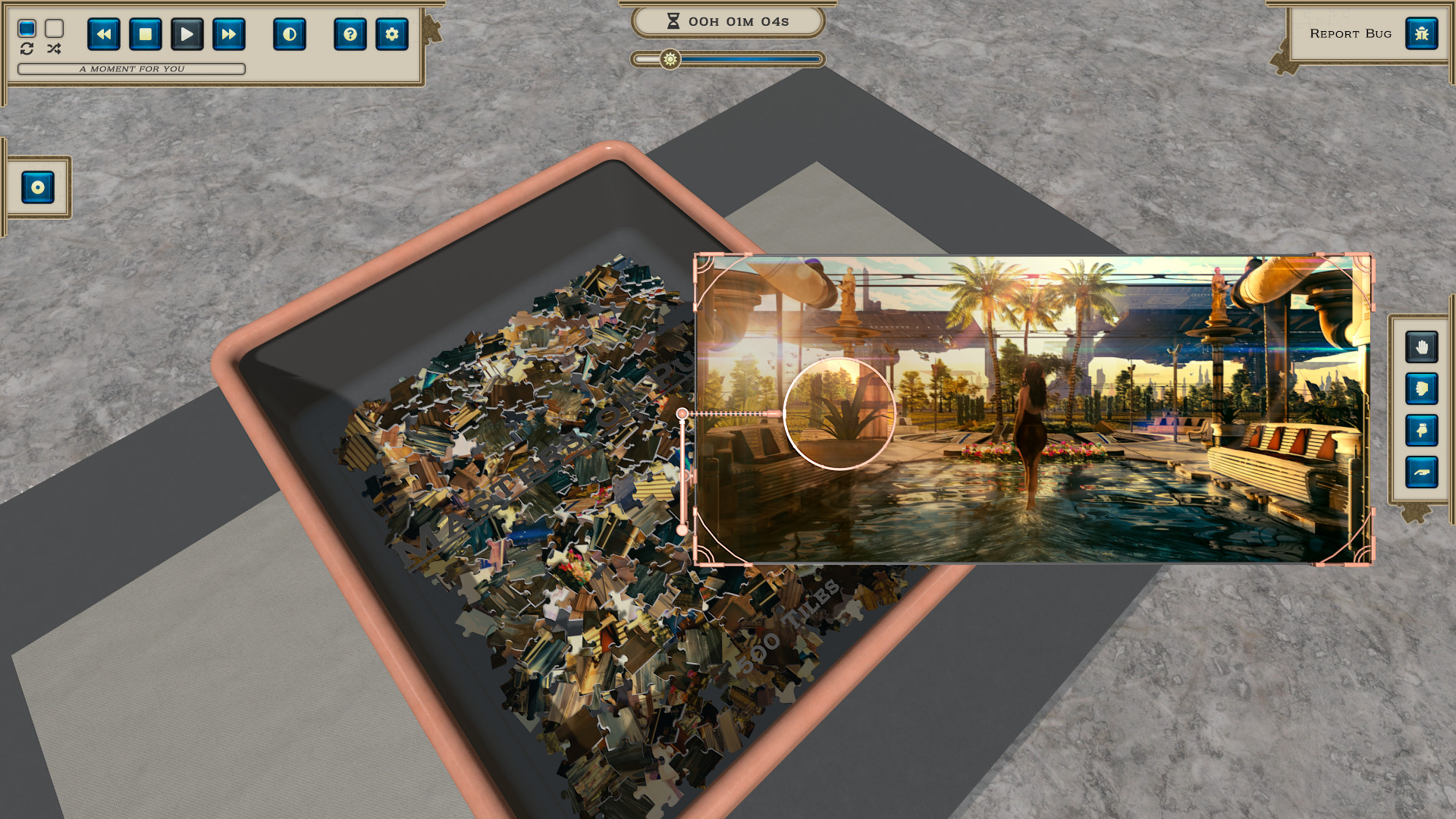Select the contrast adjustment icon
This screenshot has width=1456, height=819.
(289, 34)
